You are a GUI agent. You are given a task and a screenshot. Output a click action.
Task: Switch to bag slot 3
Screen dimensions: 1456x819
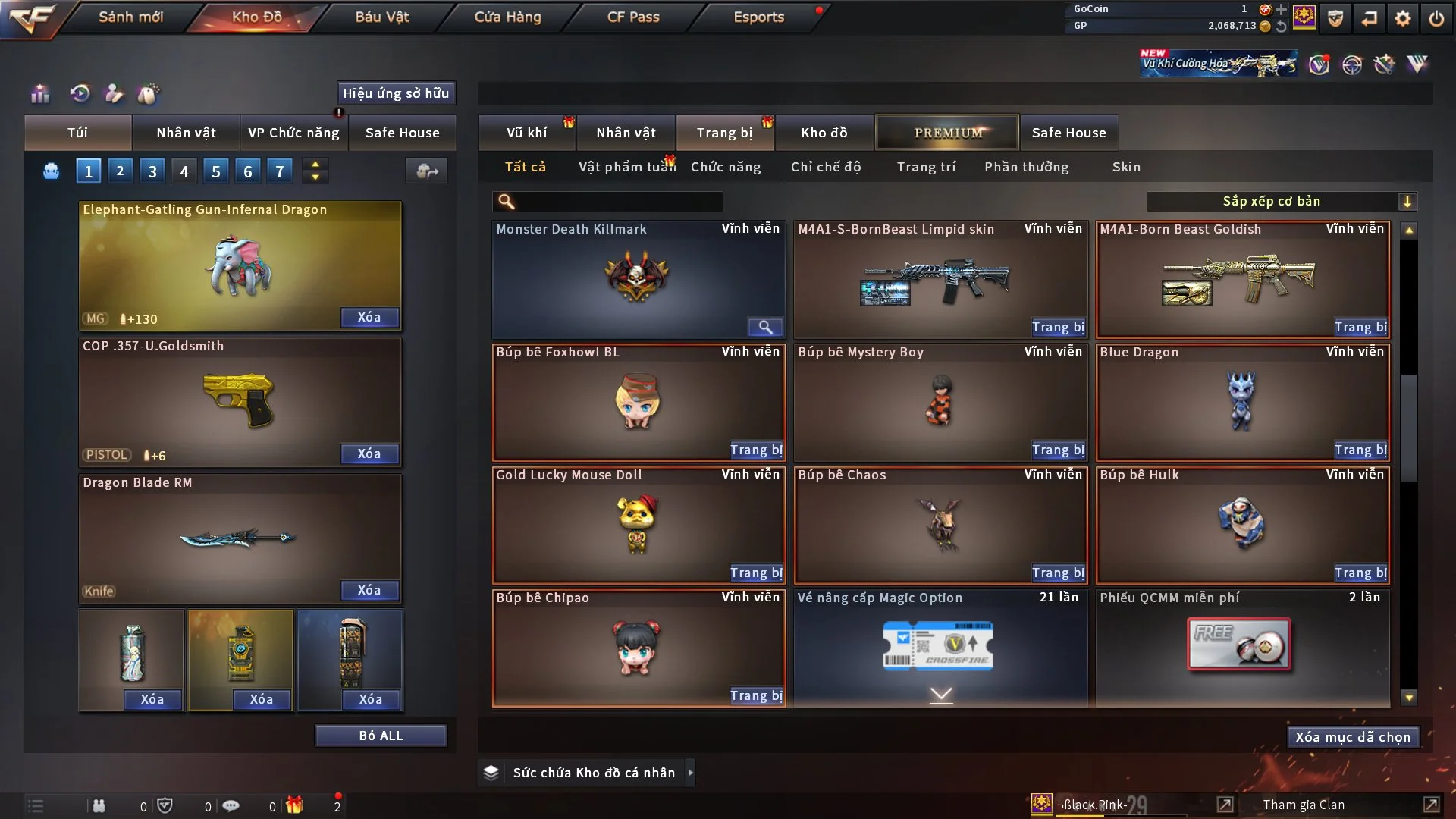point(152,171)
